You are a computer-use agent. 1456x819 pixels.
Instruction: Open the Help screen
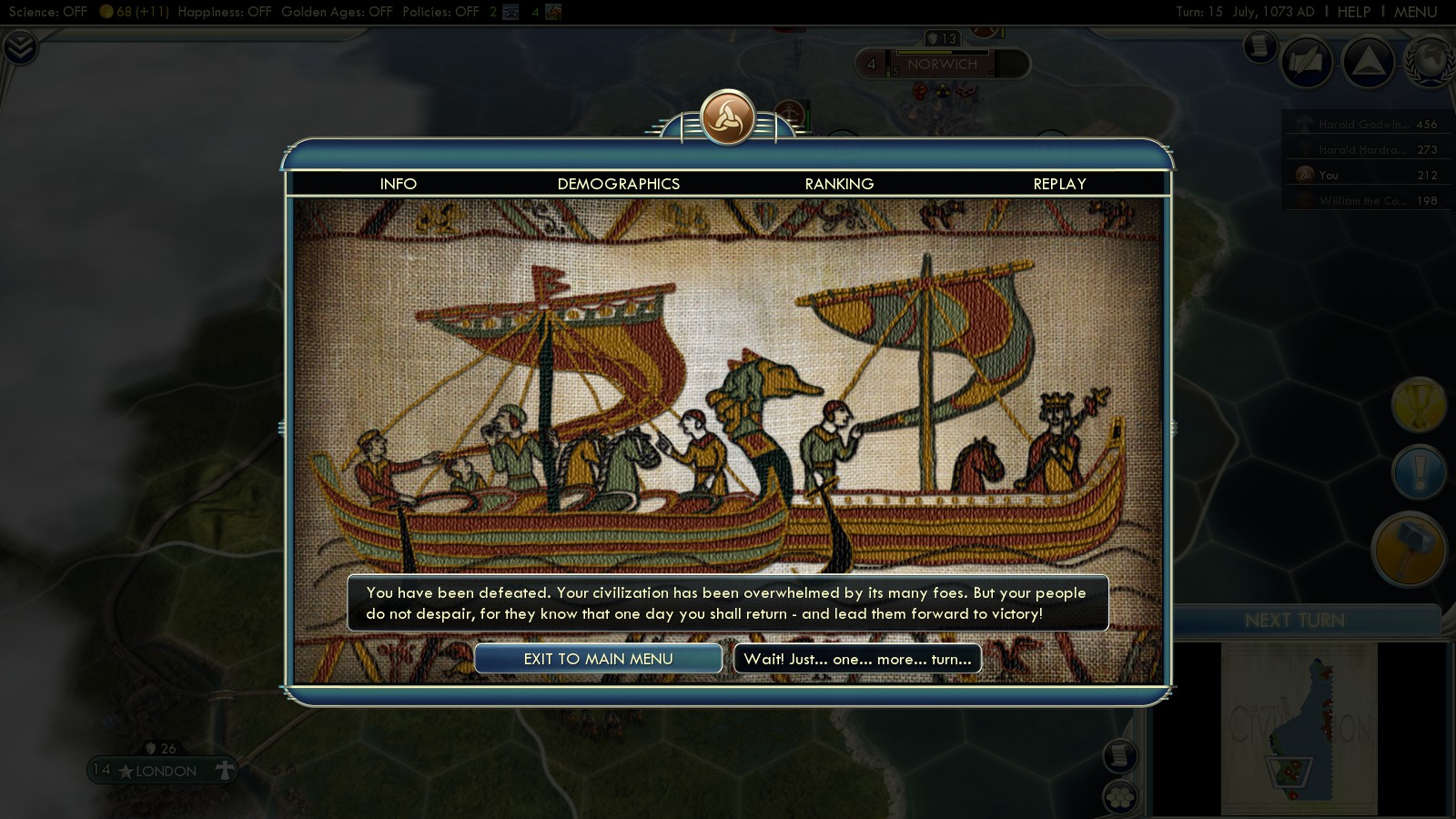[x=1353, y=12]
